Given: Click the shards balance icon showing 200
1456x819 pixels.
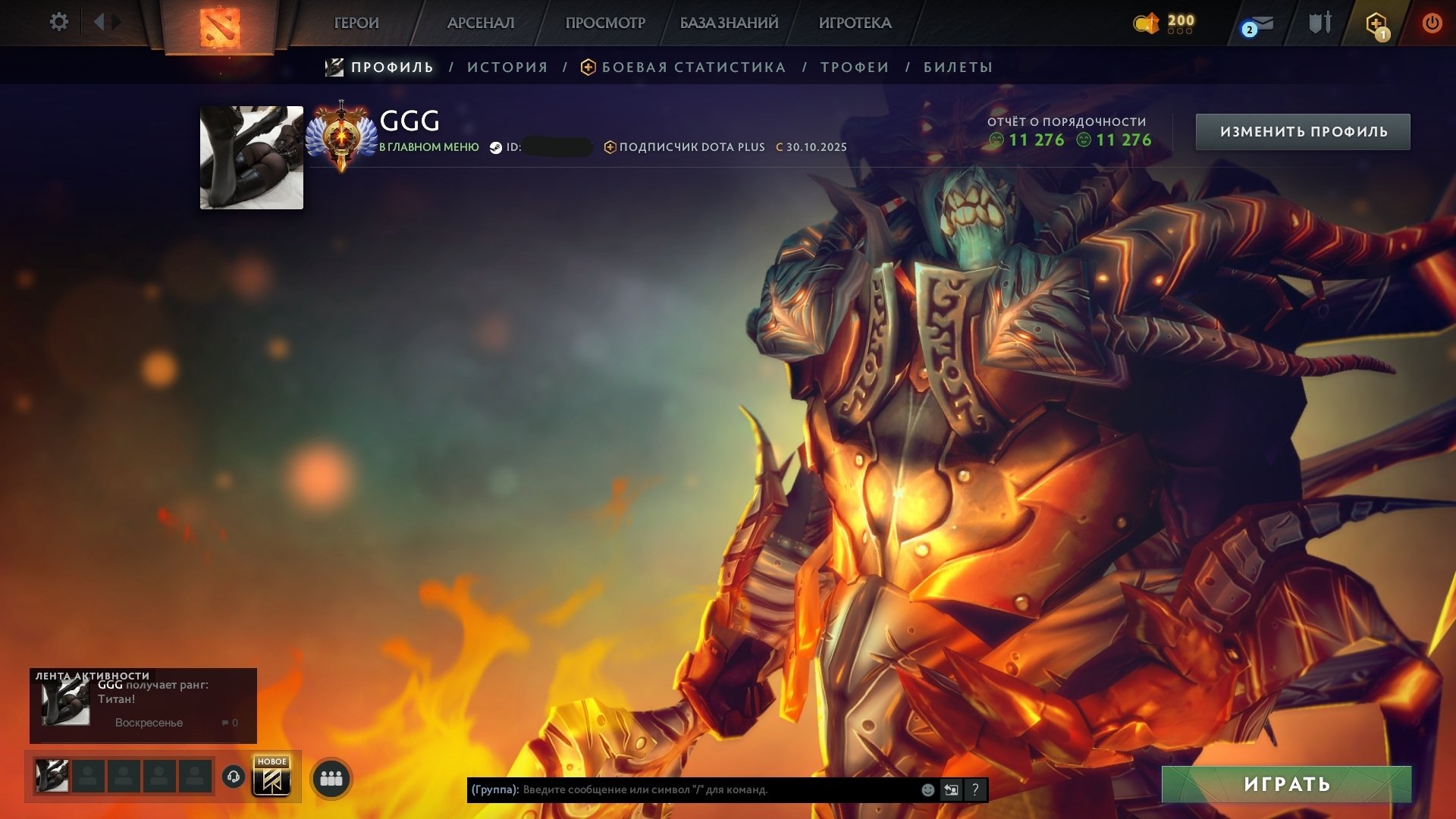Looking at the screenshot, I should click(x=1146, y=23).
